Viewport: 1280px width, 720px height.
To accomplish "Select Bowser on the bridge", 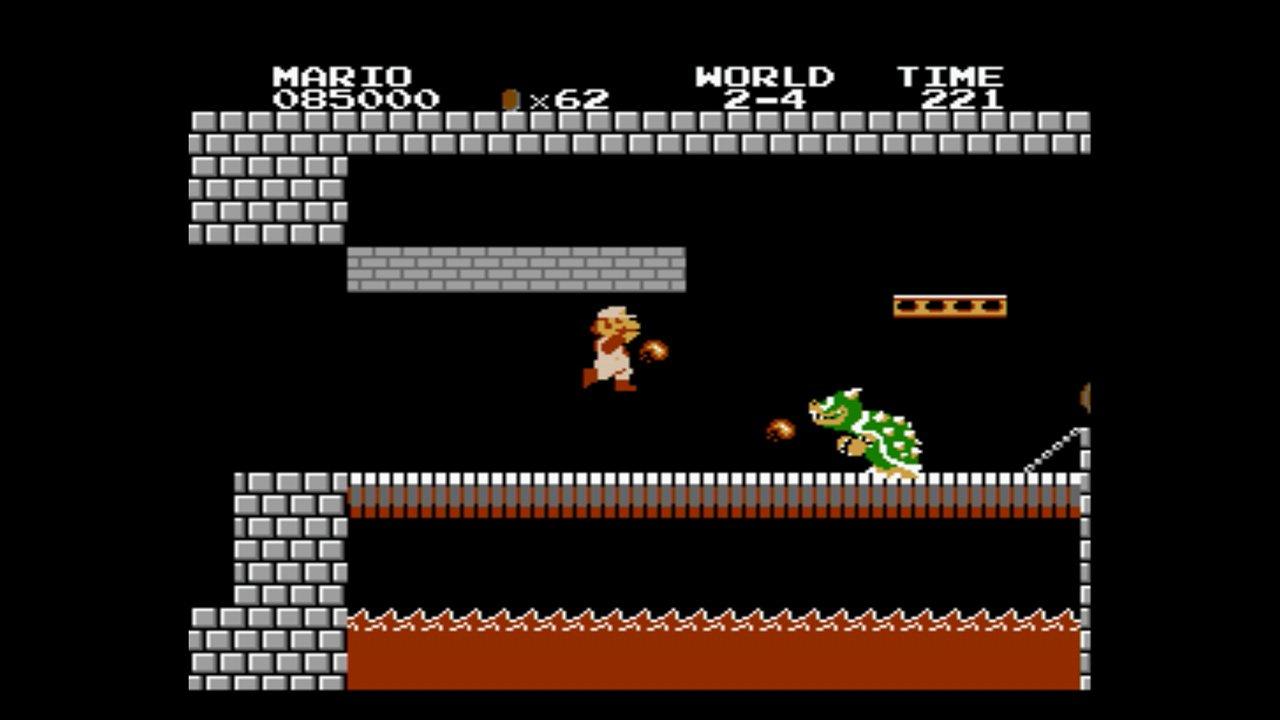I will click(860, 430).
